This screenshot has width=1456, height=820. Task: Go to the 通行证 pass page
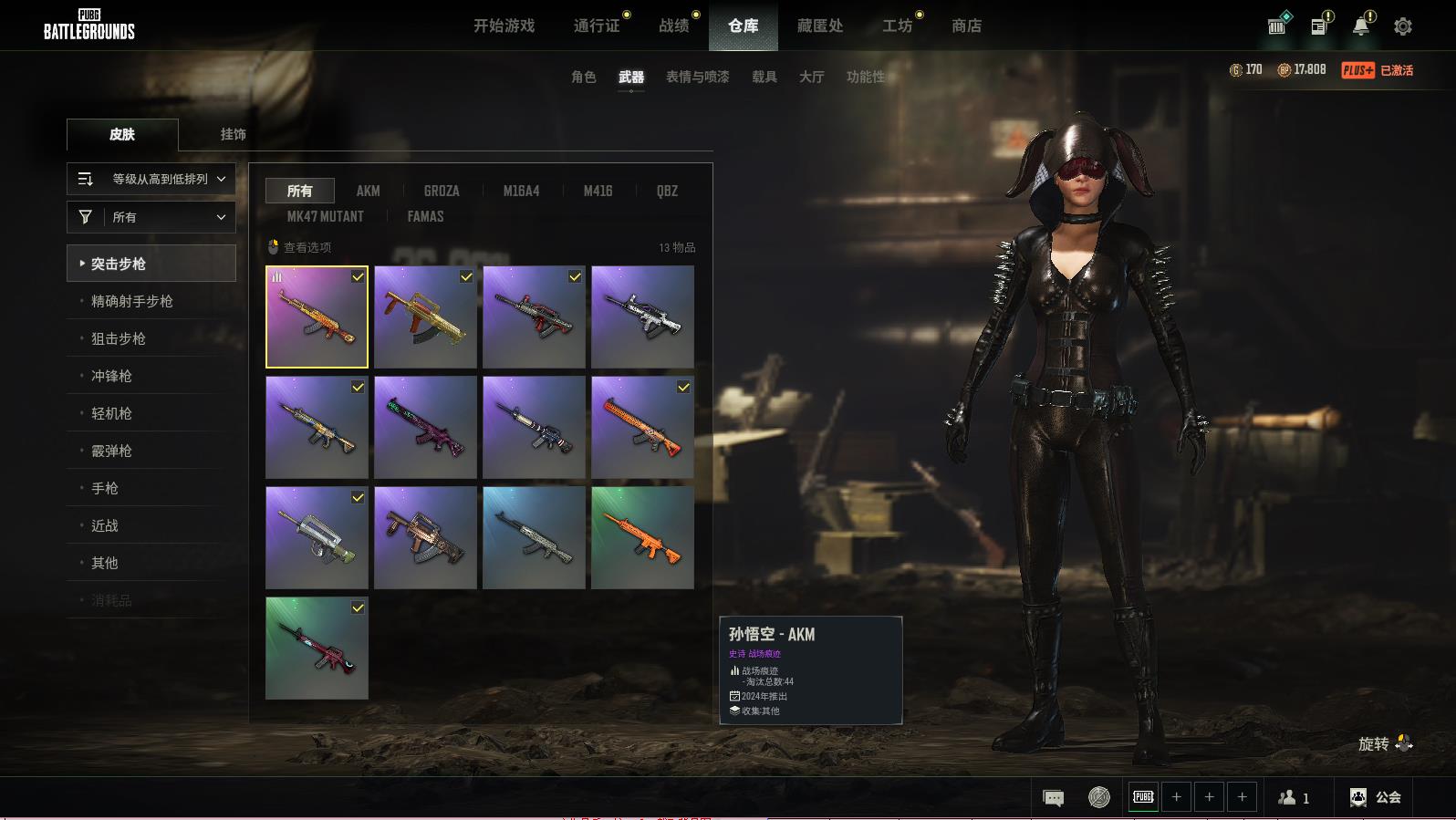click(597, 26)
